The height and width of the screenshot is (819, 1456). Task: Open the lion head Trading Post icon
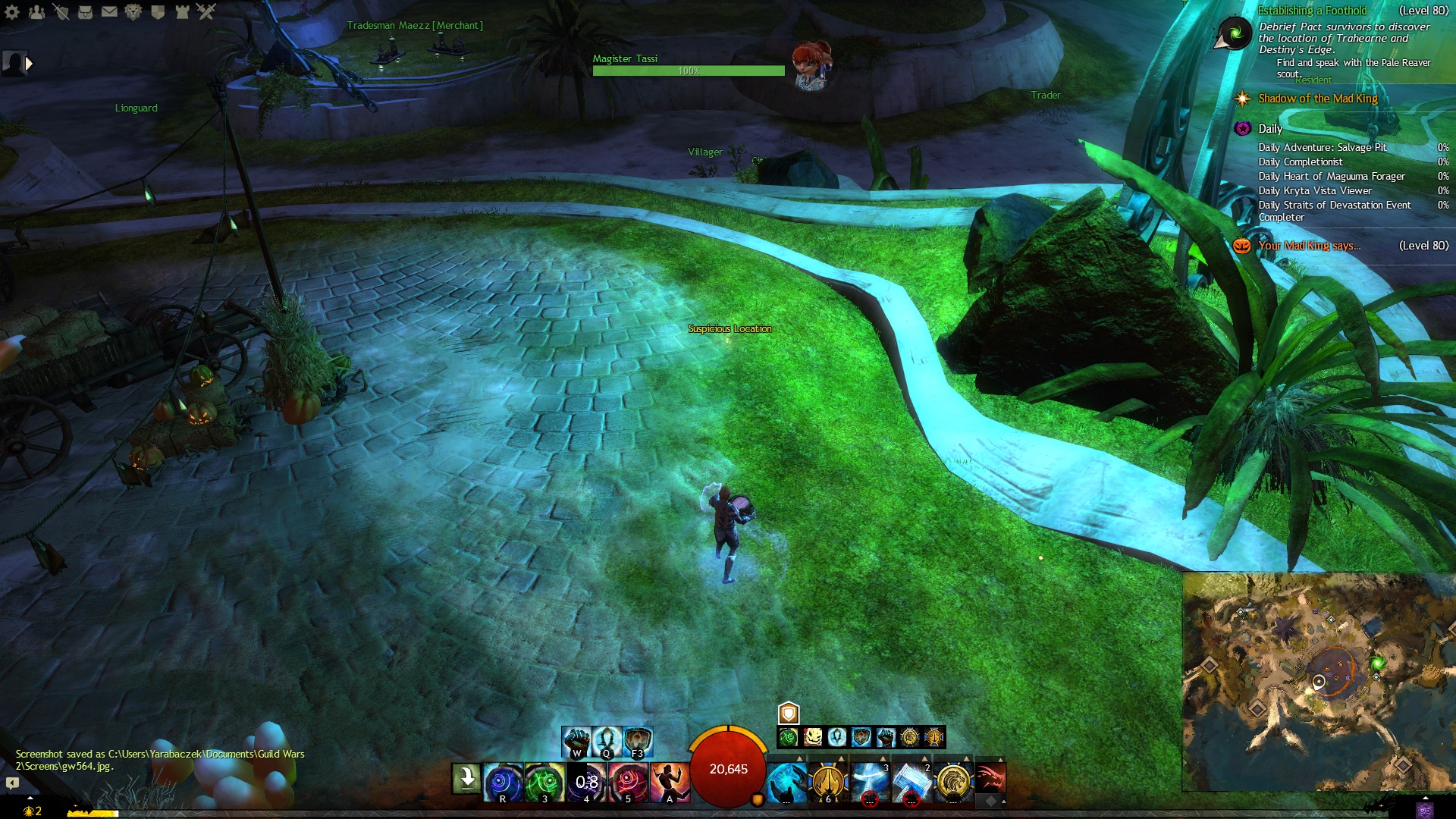pos(133,11)
